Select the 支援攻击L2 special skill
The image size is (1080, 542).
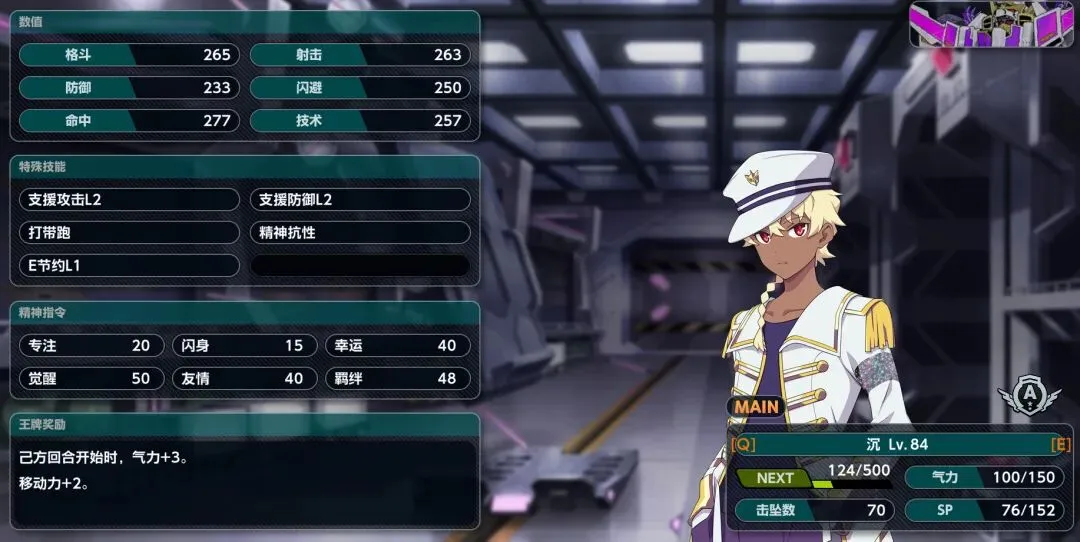129,200
